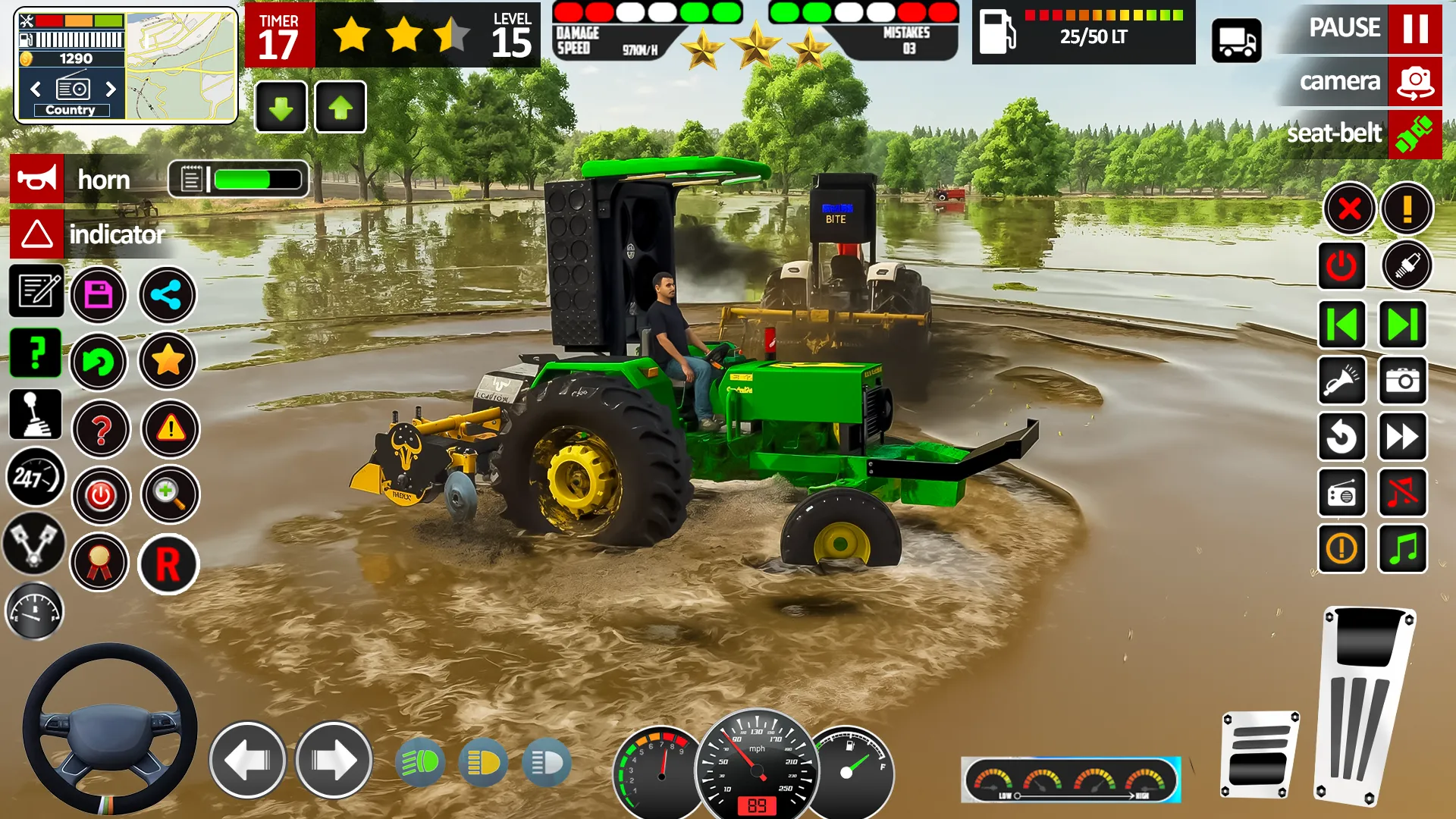Image resolution: width=1456 pixels, height=819 pixels.
Task: Take a screenshot with the camera icon
Action: coord(1402,381)
